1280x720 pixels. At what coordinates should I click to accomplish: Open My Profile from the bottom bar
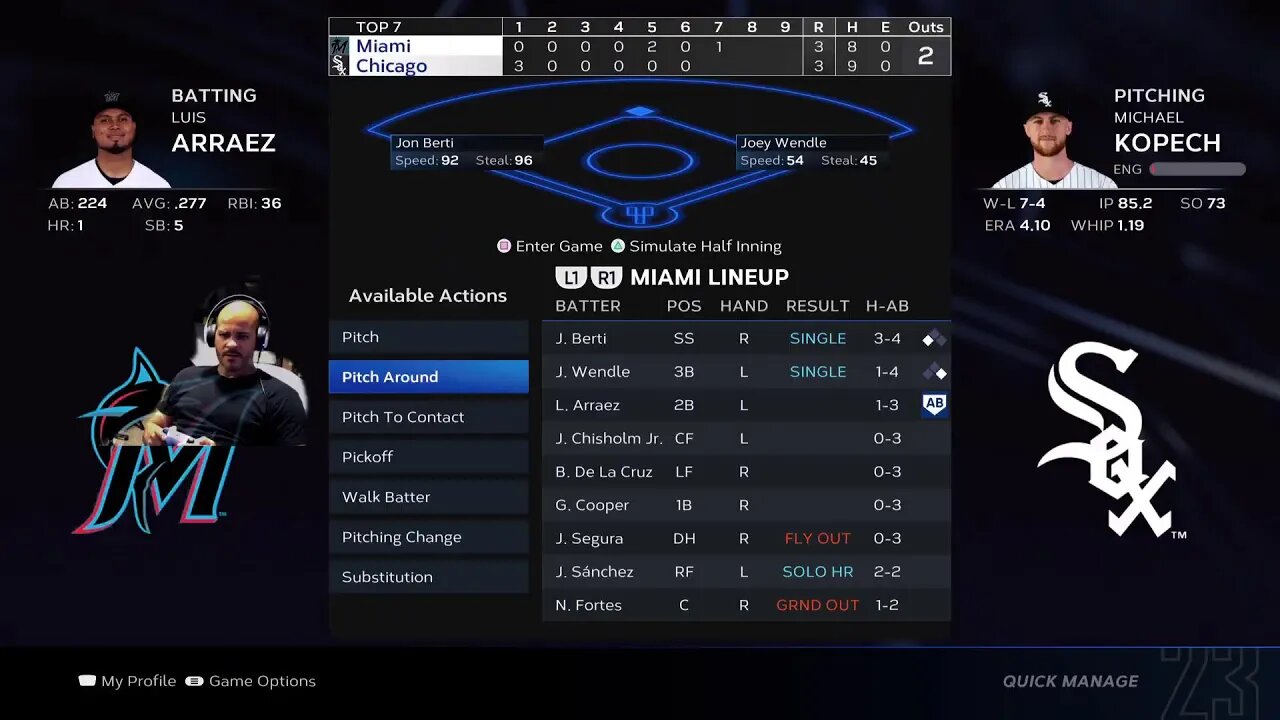[x=127, y=680]
